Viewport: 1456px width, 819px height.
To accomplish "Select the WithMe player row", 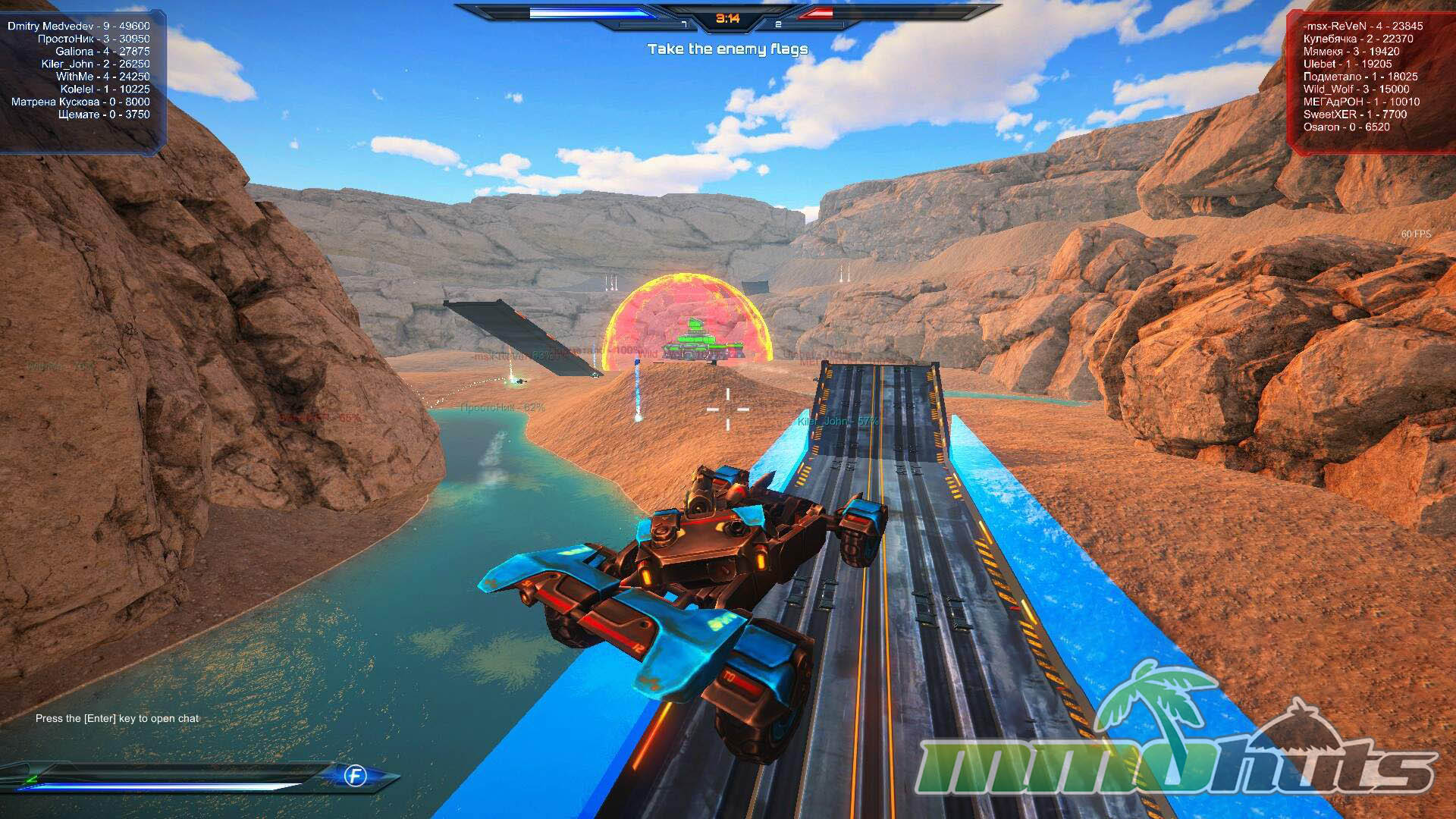I will click(102, 77).
